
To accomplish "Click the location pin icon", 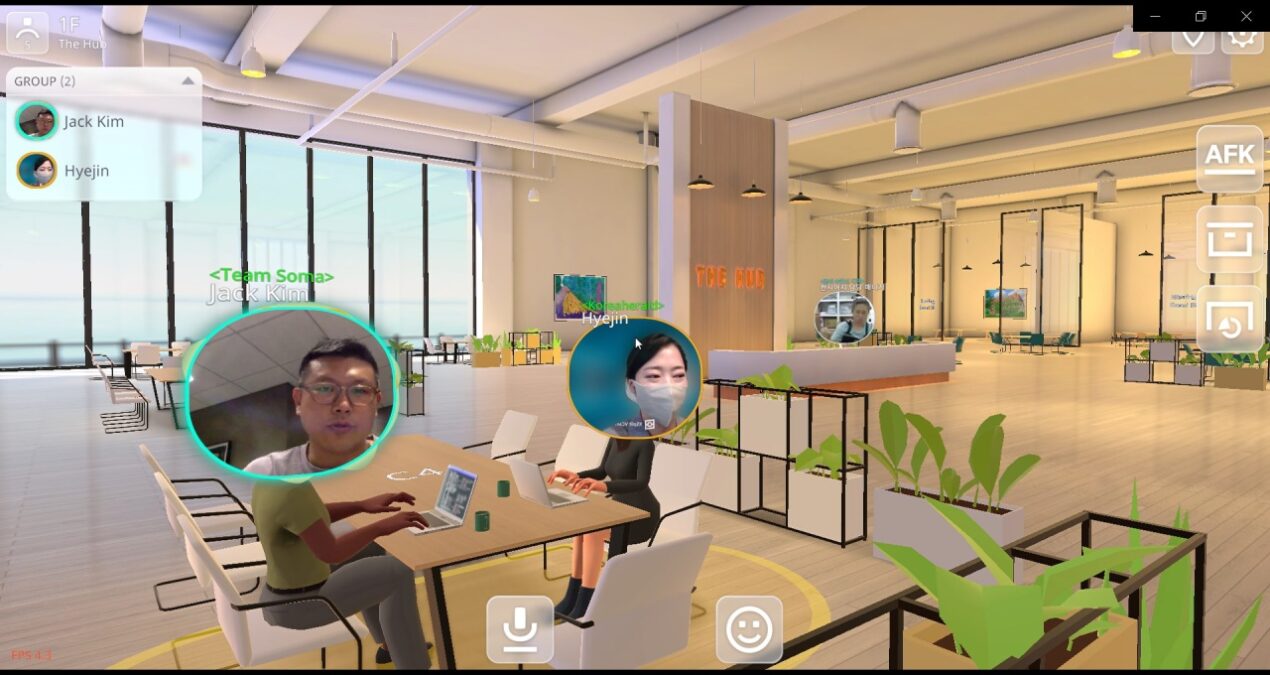I will click(1193, 38).
